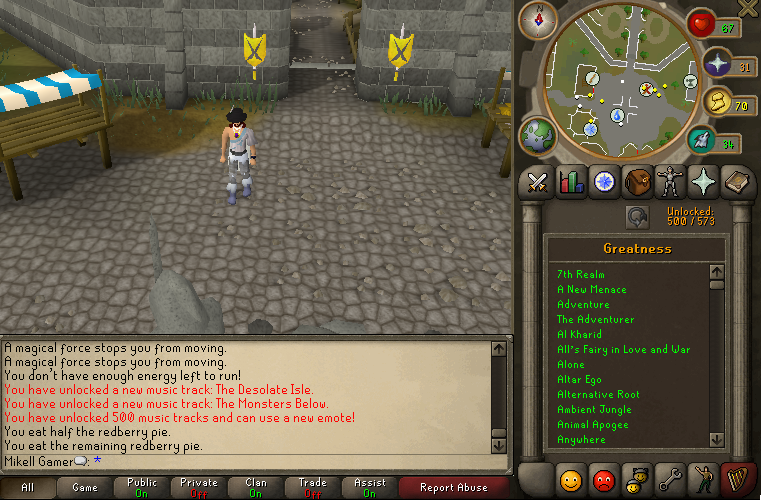Viewport: 761px width, 500px height.
Task: Show the Worn Equipment tab
Action: pyautogui.click(x=670, y=182)
